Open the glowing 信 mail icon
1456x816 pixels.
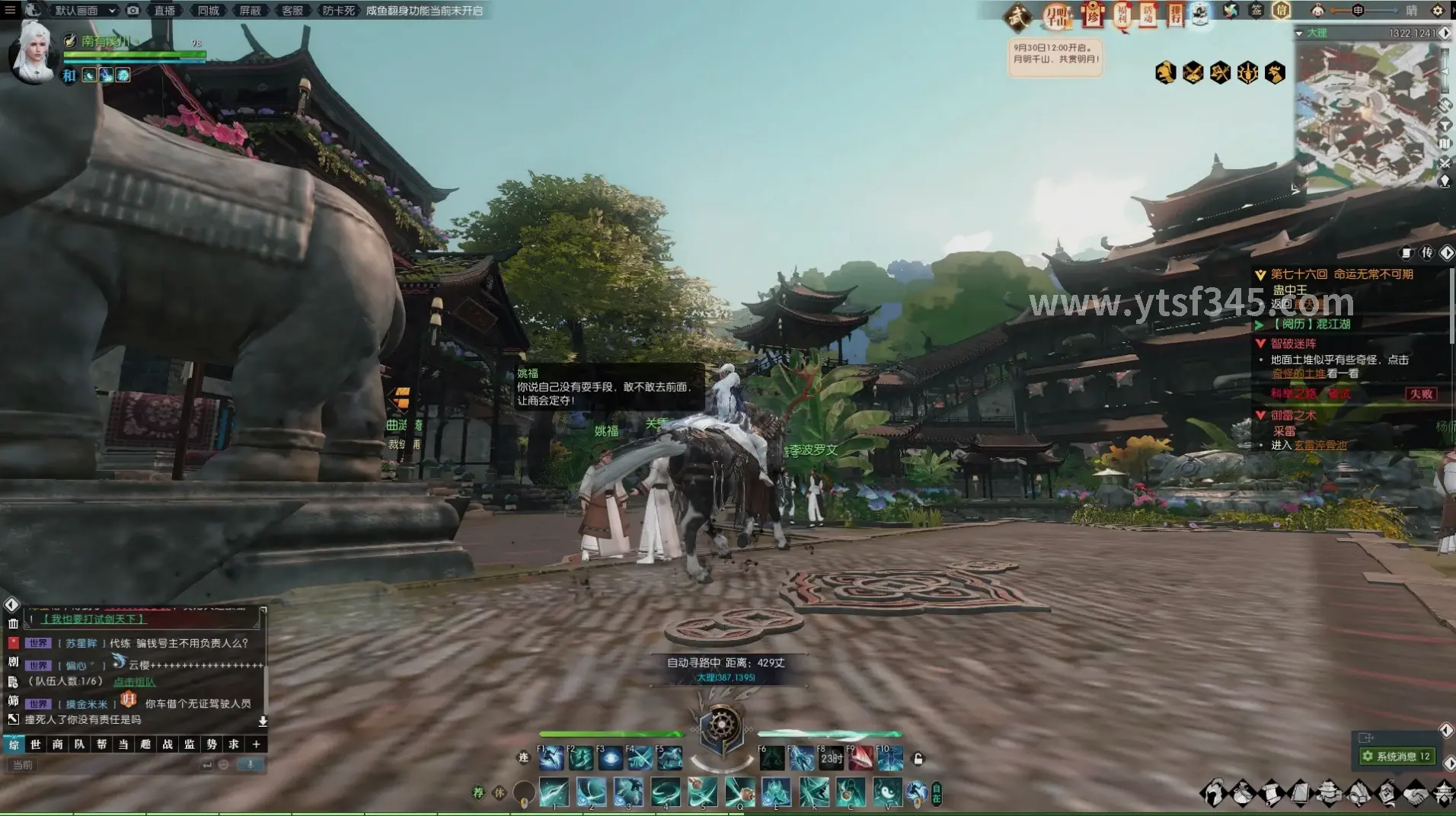coord(1282,12)
